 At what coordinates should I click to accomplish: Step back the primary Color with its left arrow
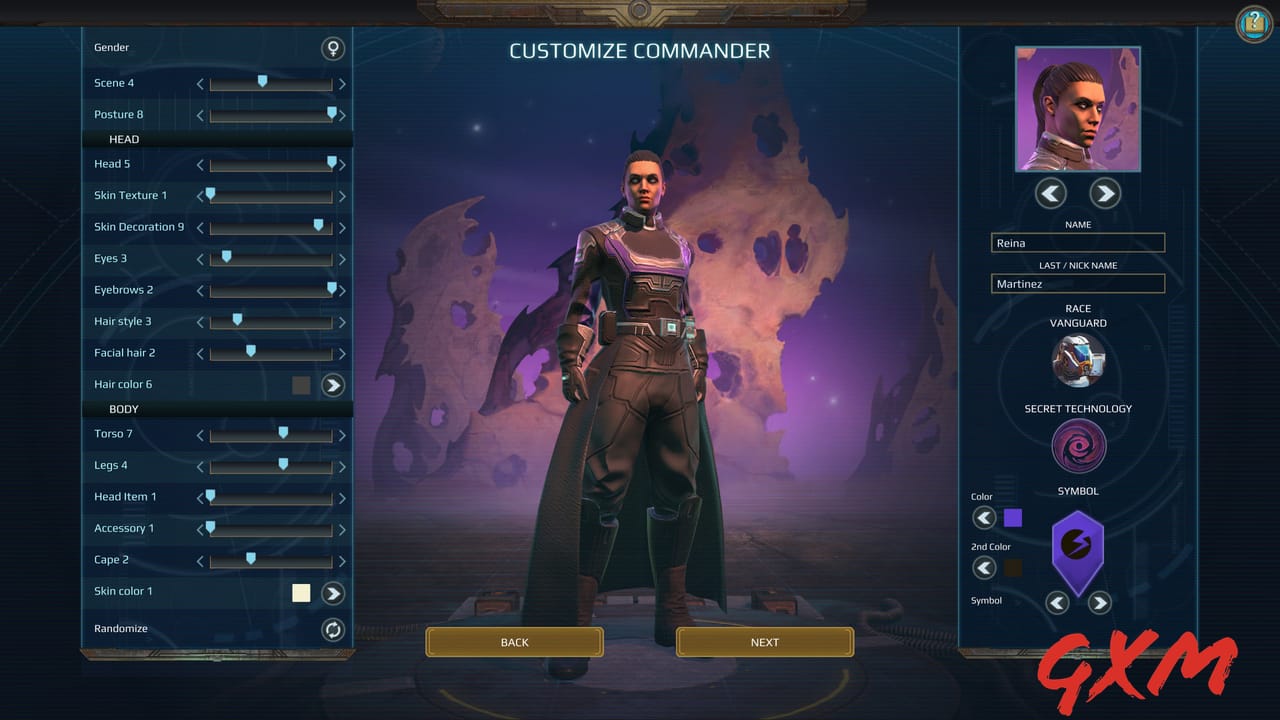[984, 518]
